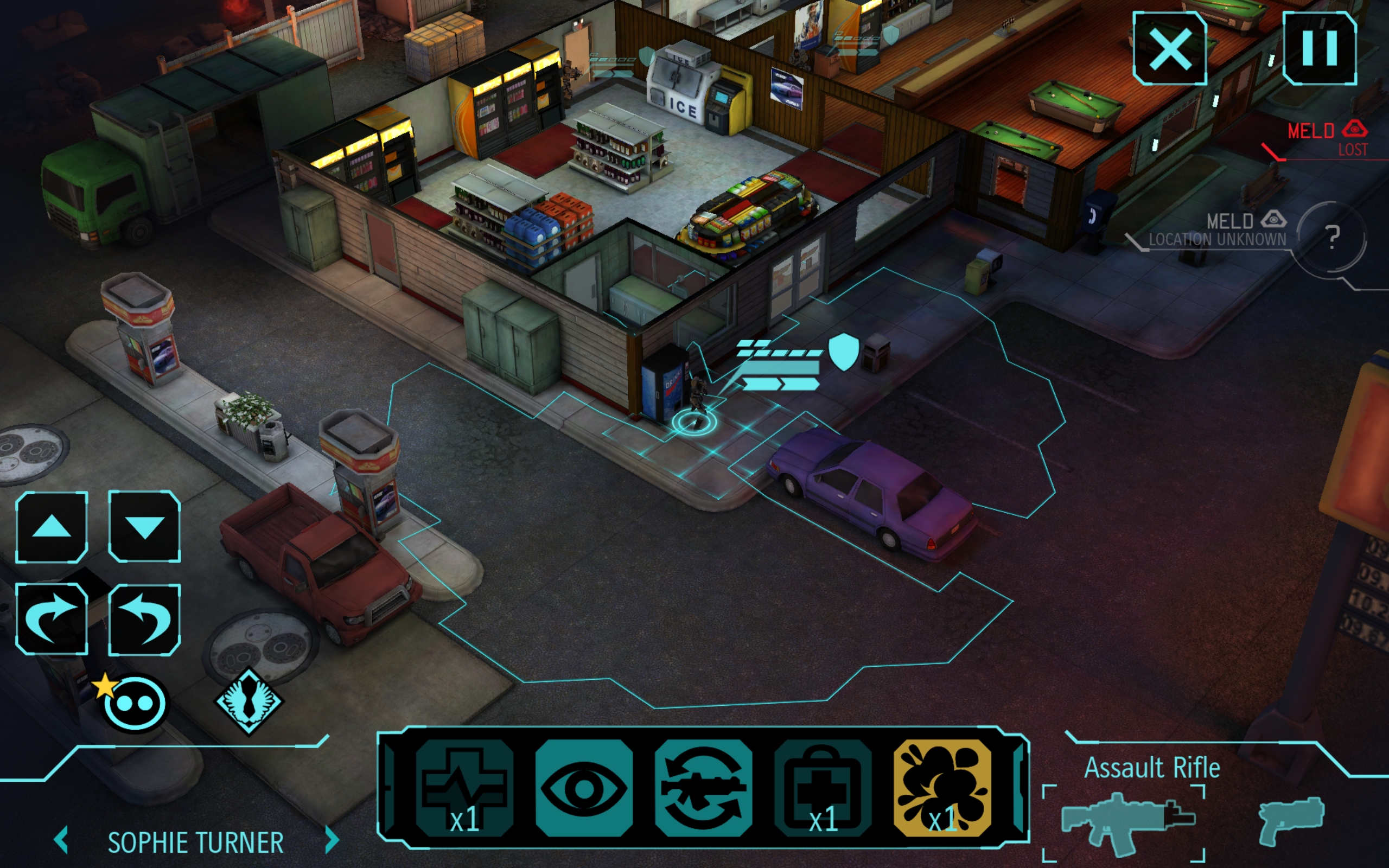Pause the game
1389x868 pixels.
(x=1319, y=48)
